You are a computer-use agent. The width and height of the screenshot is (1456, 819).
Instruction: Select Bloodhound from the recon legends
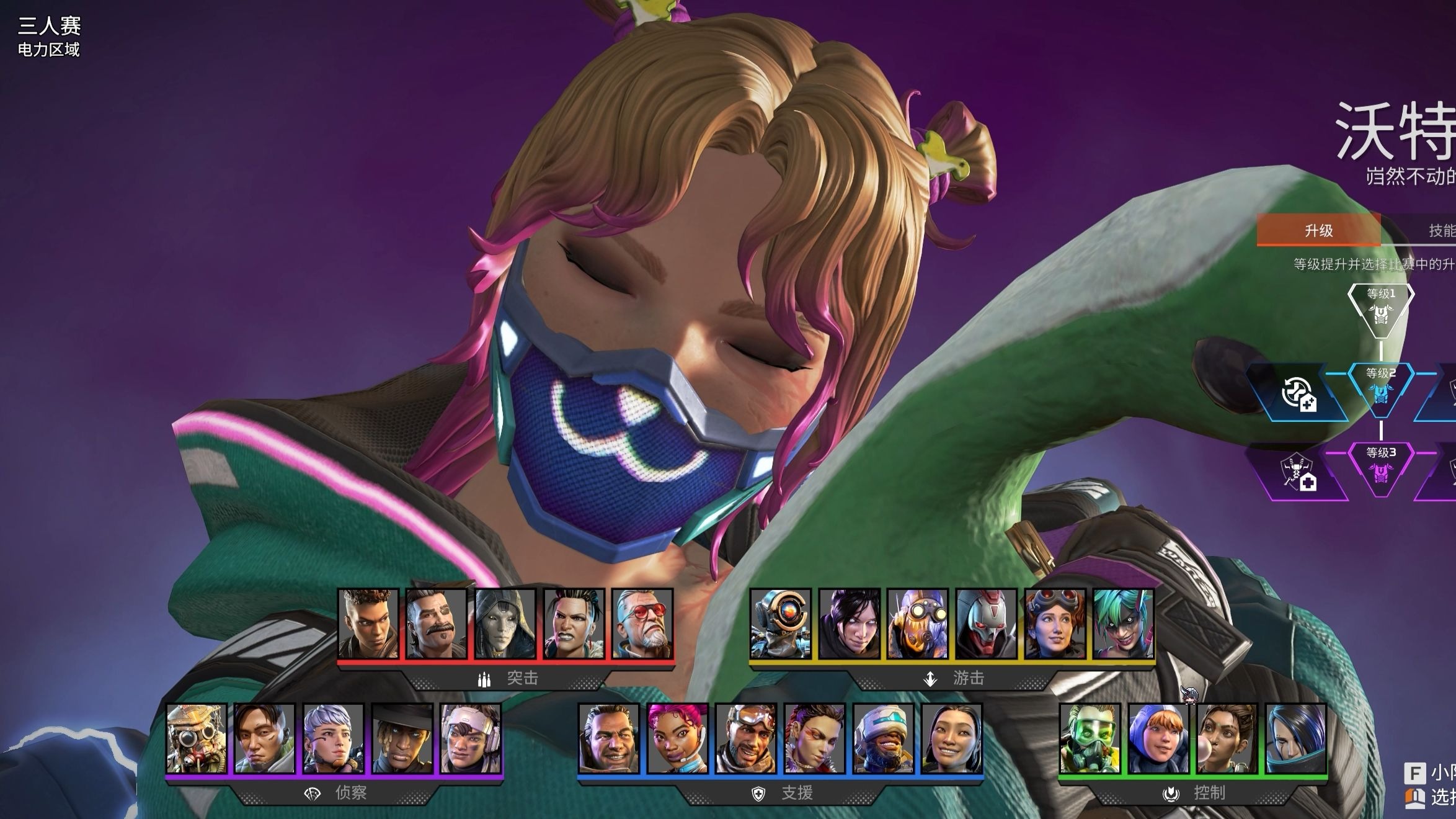coord(197,738)
